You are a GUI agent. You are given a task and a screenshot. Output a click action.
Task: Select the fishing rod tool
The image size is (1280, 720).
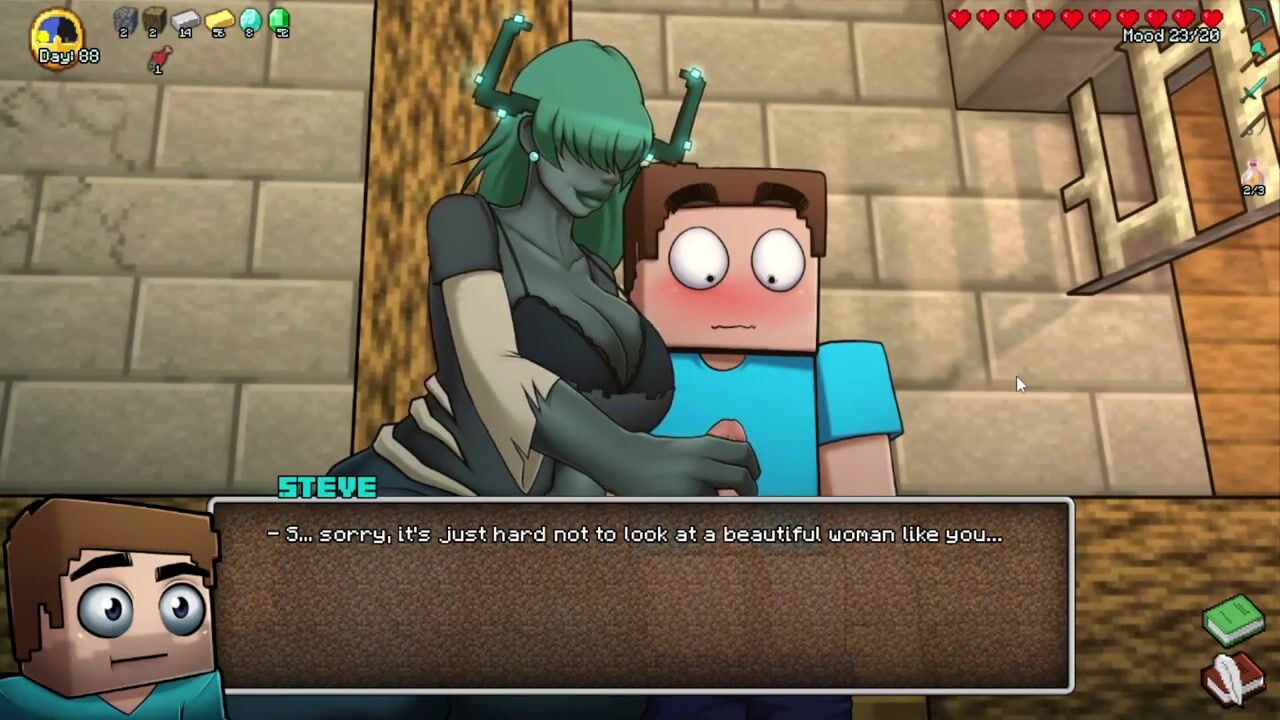pos(1254,126)
